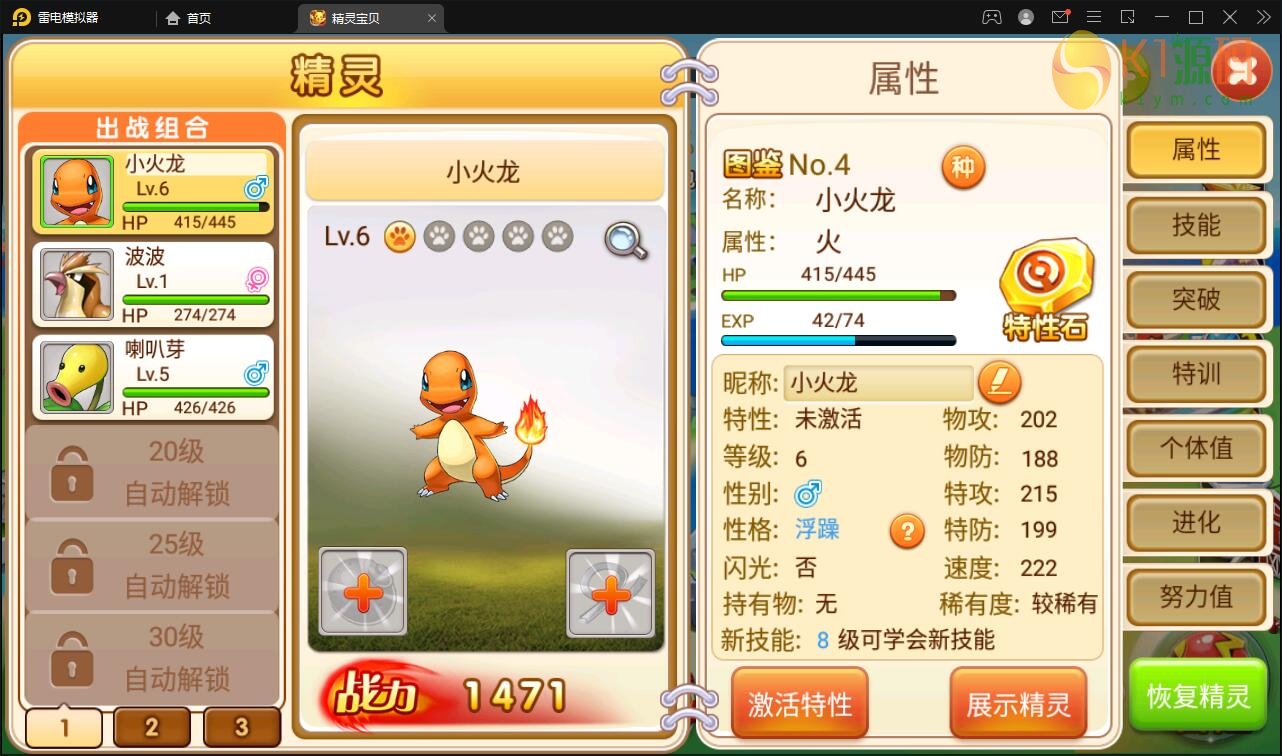
Task: Open the gamepad icon in the emulator titlebar
Action: [992, 17]
